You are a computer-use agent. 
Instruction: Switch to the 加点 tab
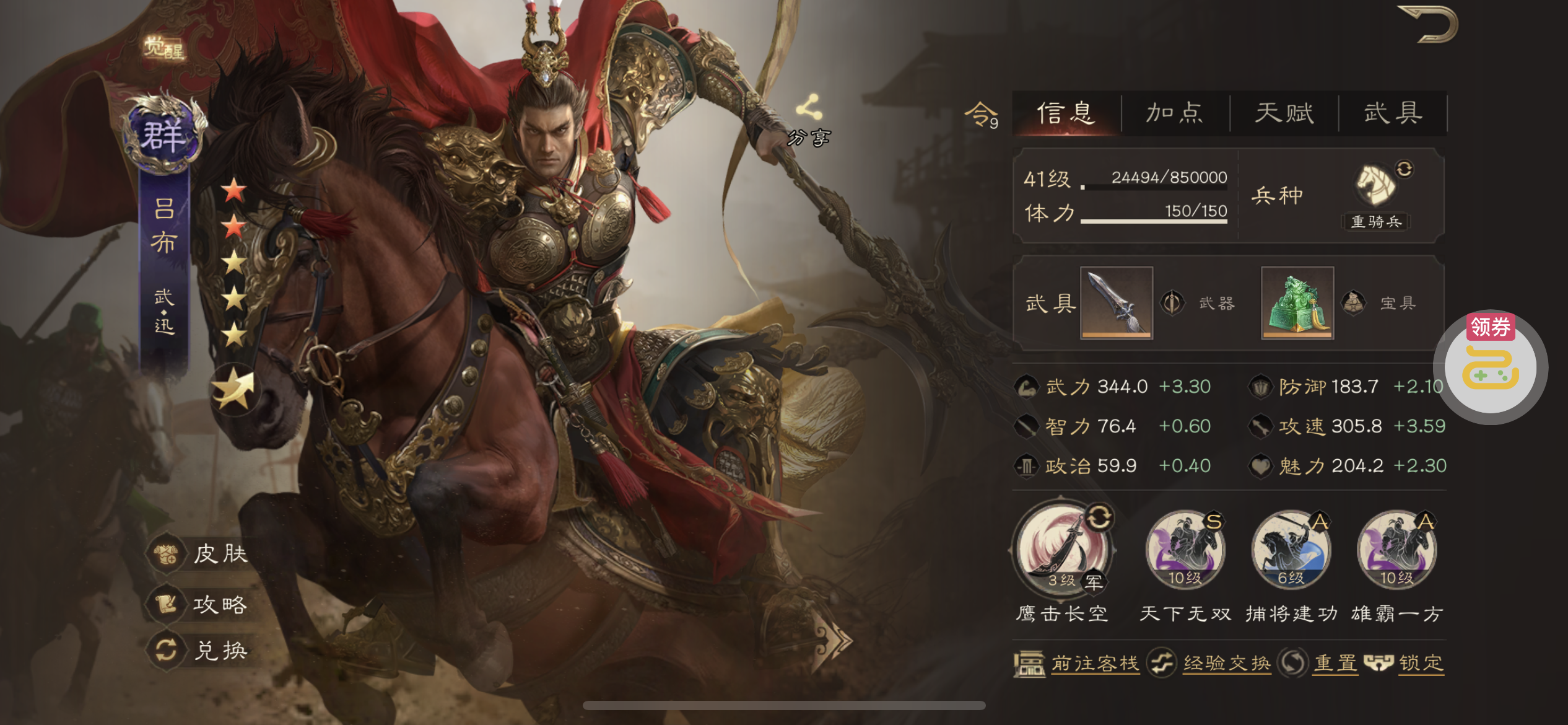[1175, 113]
